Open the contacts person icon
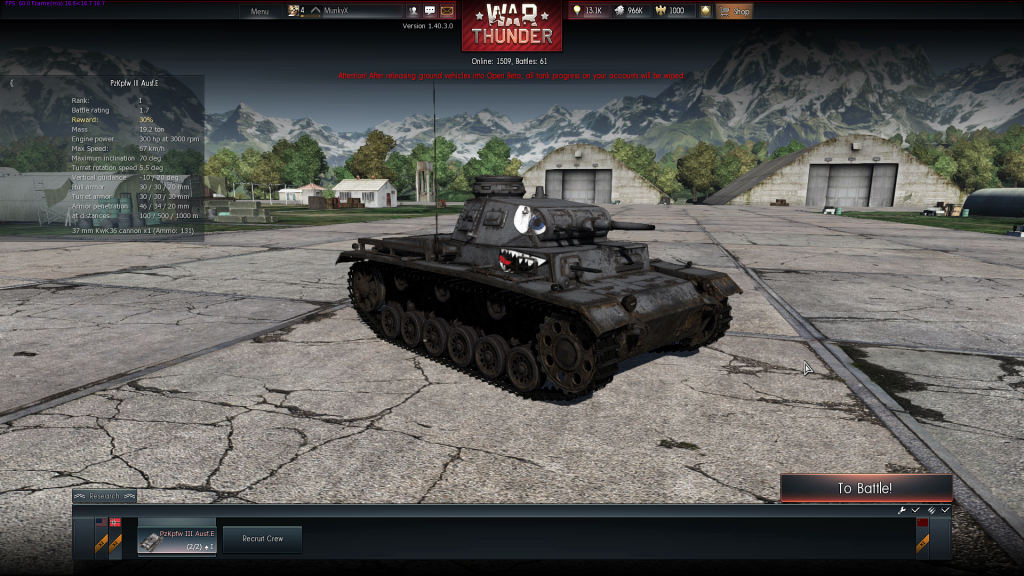The height and width of the screenshot is (576, 1024). (413, 11)
